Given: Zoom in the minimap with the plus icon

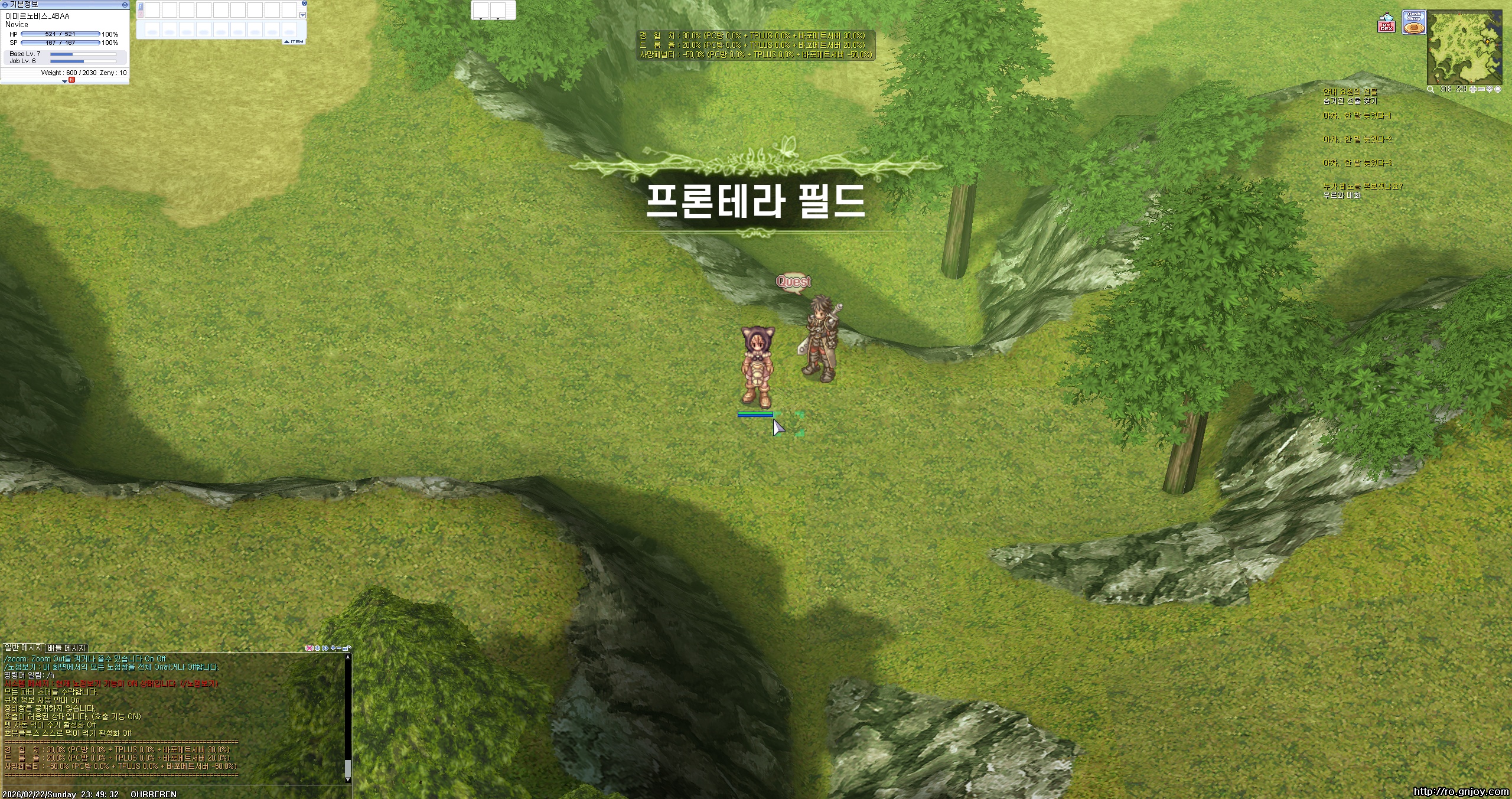Looking at the screenshot, I should 1474,90.
